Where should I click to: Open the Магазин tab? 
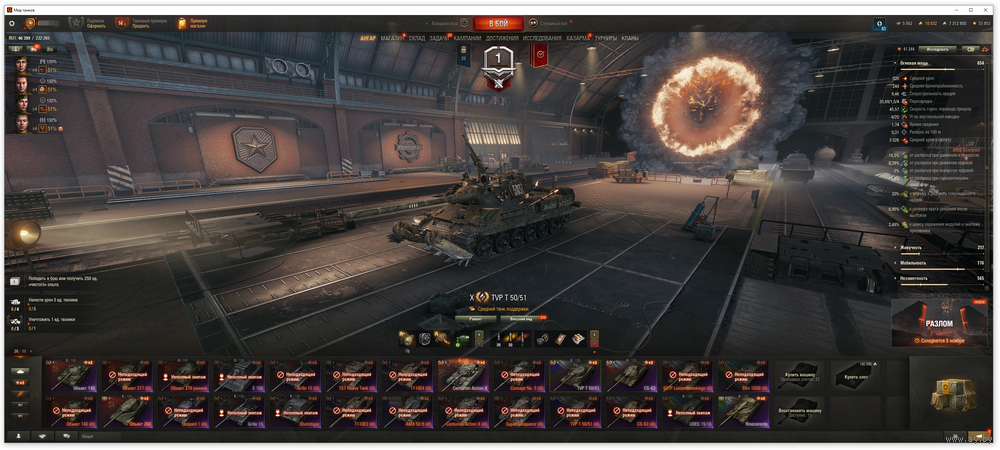(392, 38)
